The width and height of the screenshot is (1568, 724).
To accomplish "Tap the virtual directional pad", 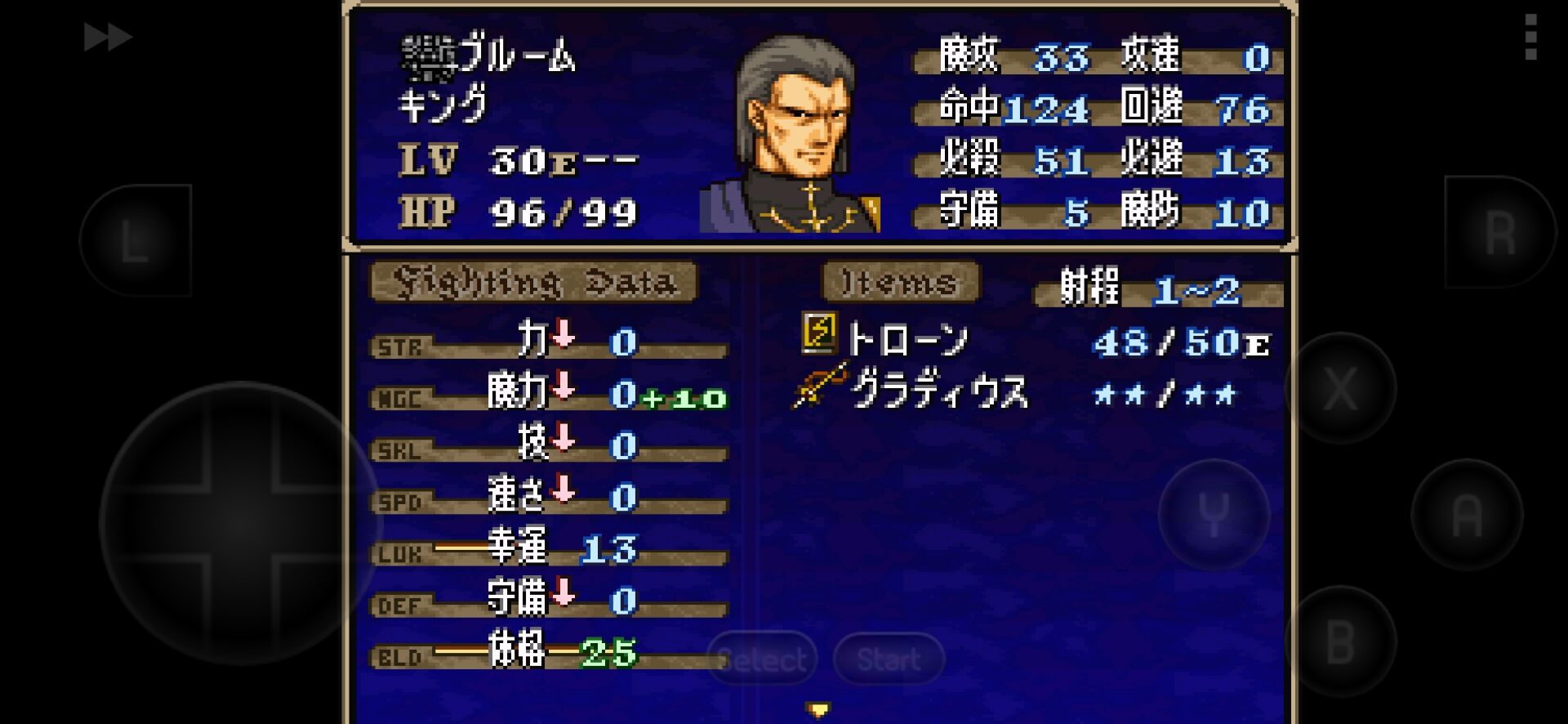I will click(x=241, y=523).
